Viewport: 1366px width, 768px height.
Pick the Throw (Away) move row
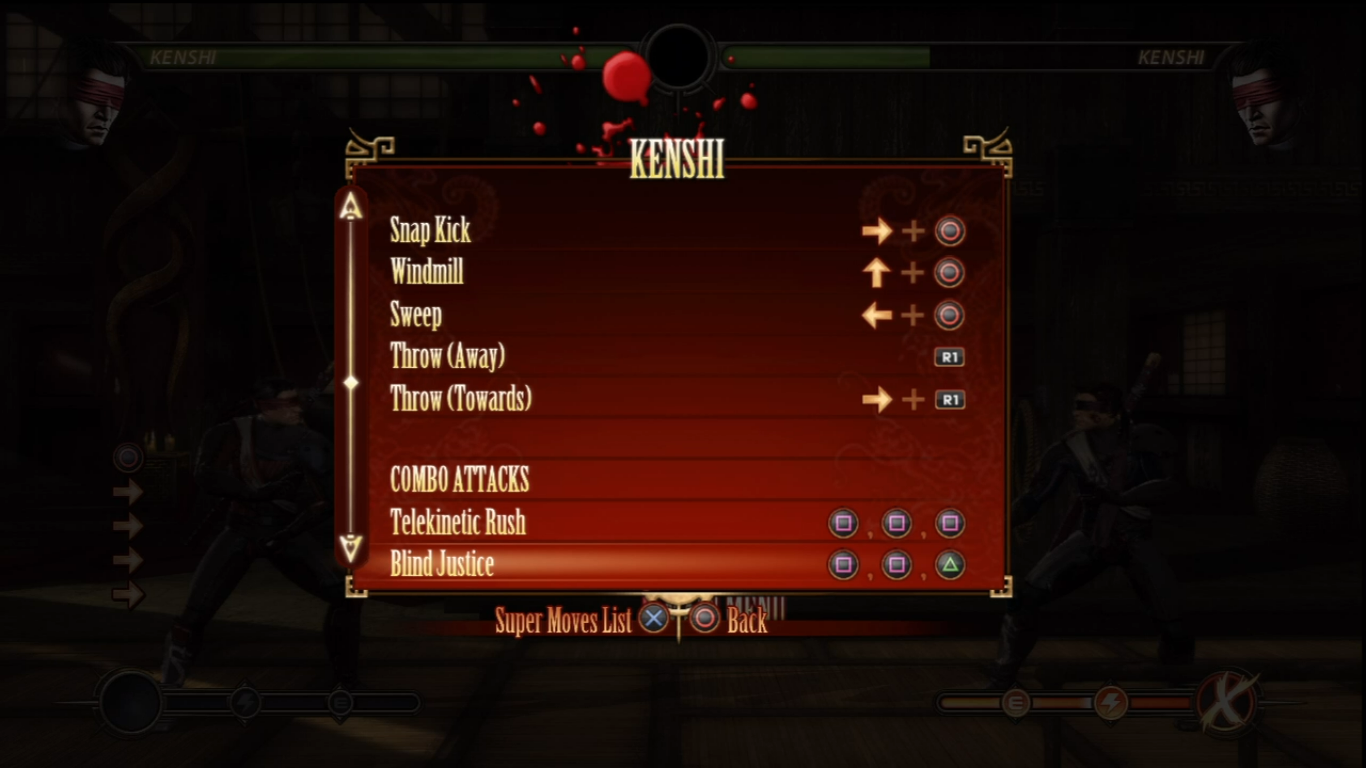point(447,357)
